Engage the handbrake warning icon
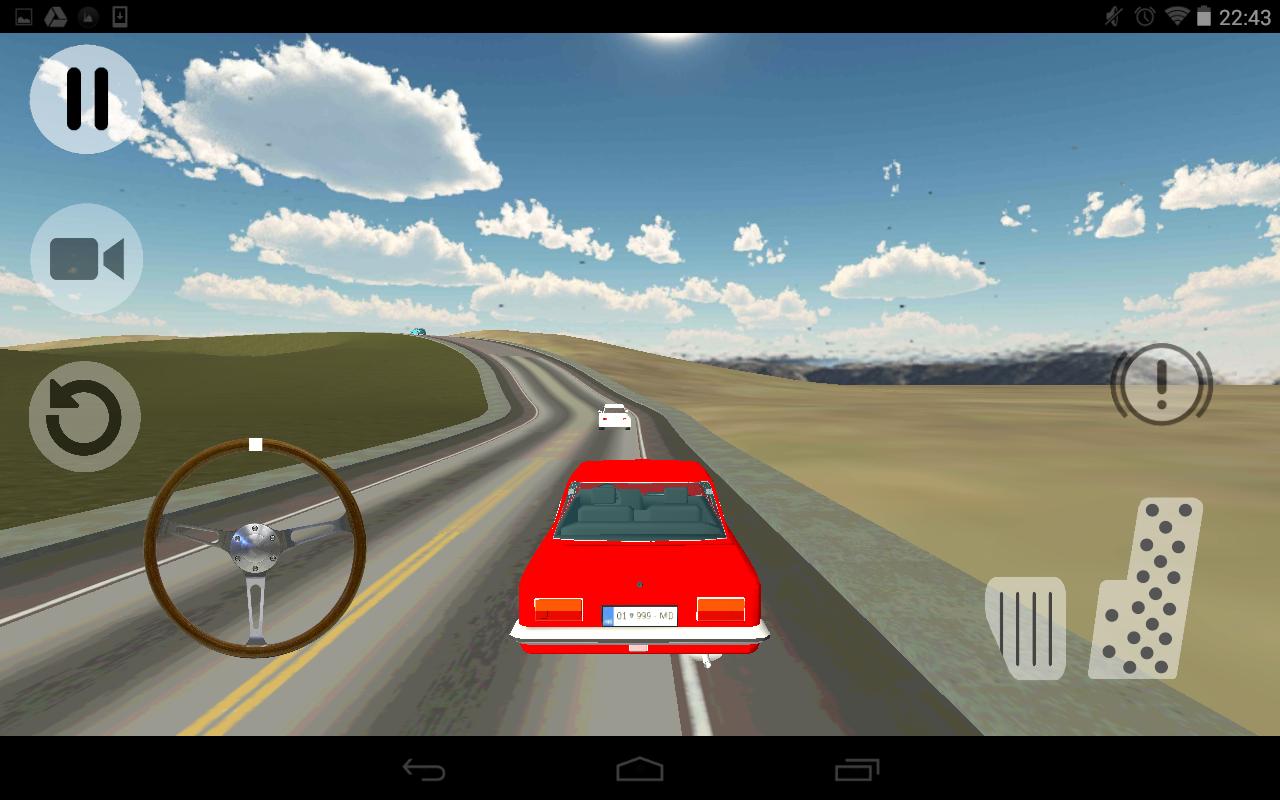Viewport: 1280px width, 800px height. (x=1160, y=385)
